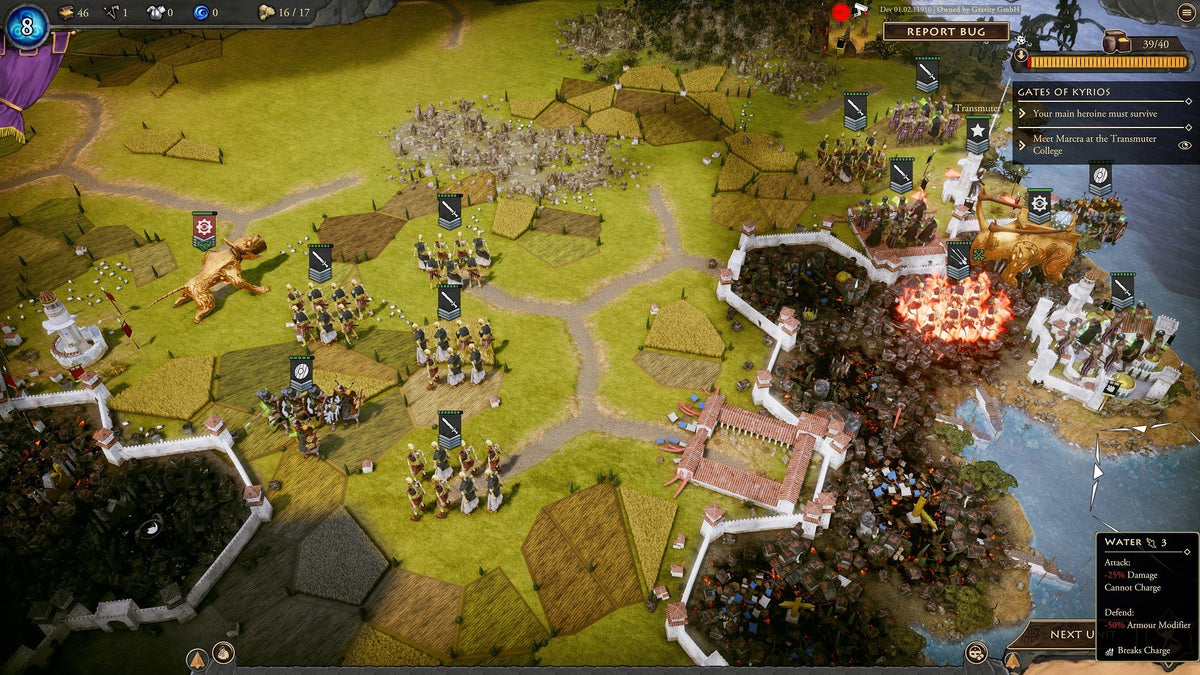Click the Report Bug button
The width and height of the screenshot is (1200, 675).
[945, 31]
